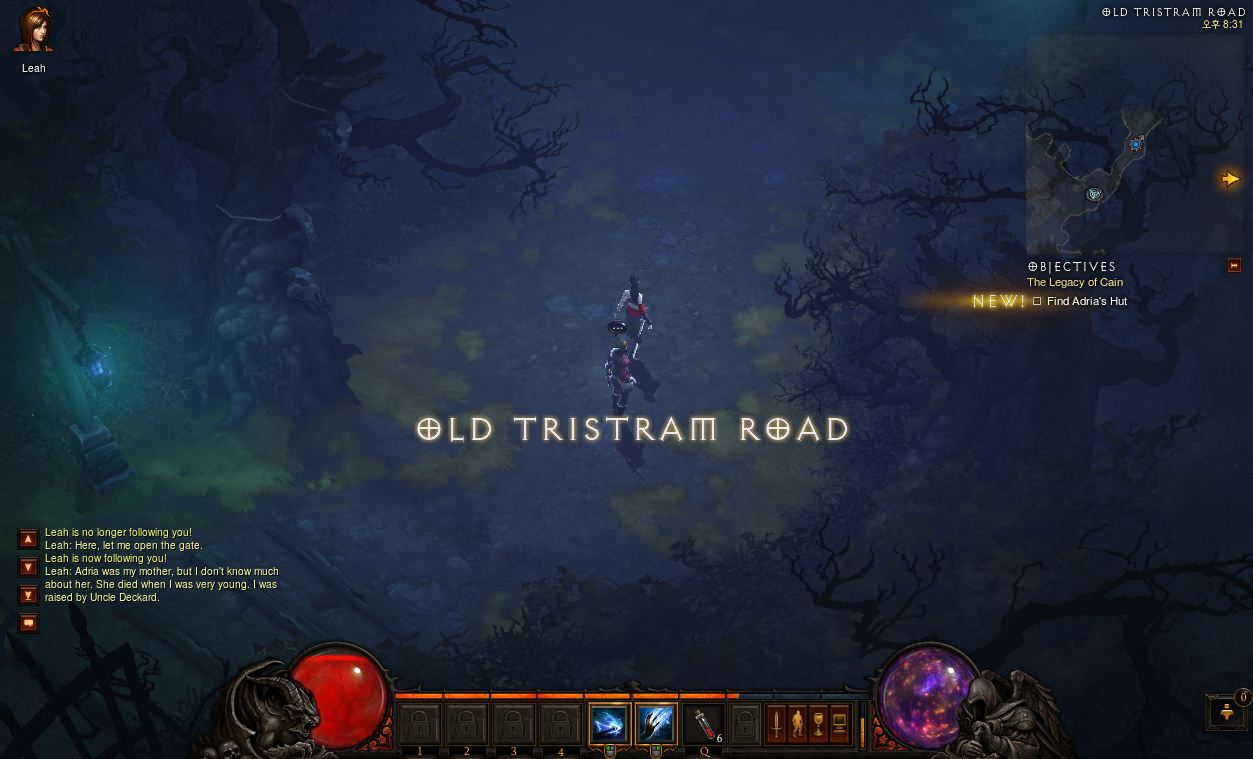This screenshot has width=1253, height=759.
Task: Open the goblet menu icon
Action: 818,723
